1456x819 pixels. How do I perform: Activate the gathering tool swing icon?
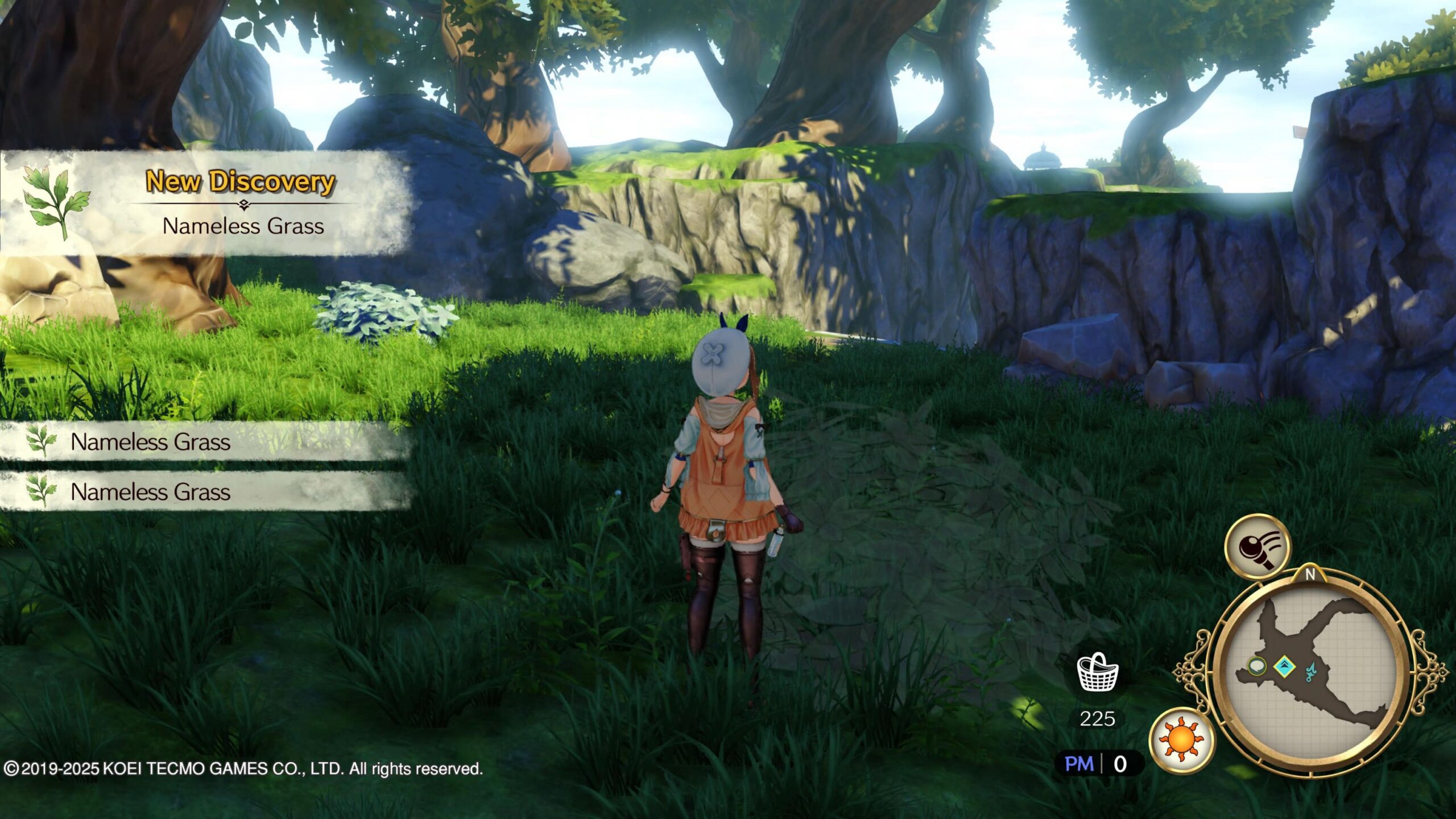1259,548
